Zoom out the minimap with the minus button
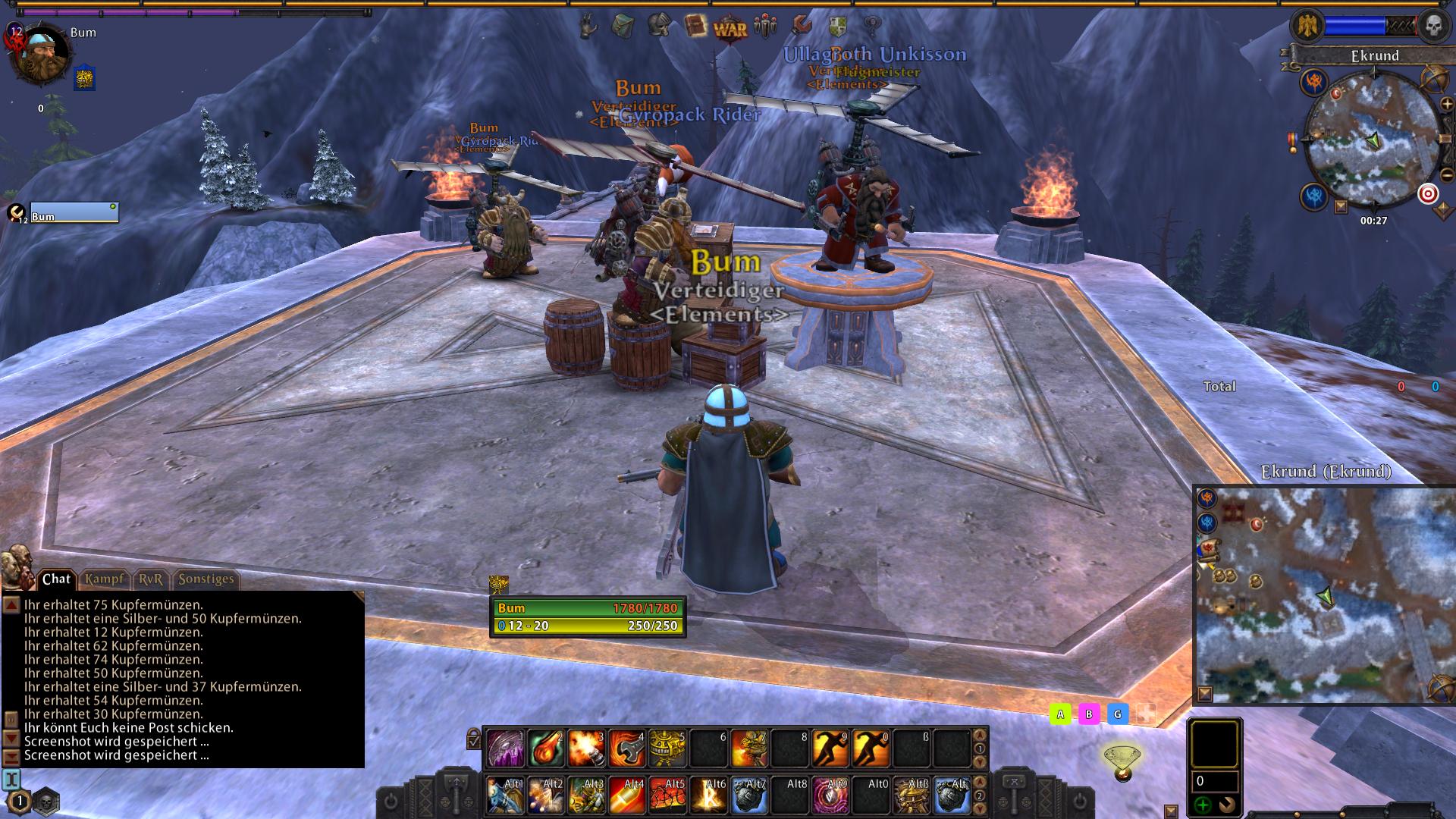Image resolution: width=1456 pixels, height=819 pixels. (1446, 176)
